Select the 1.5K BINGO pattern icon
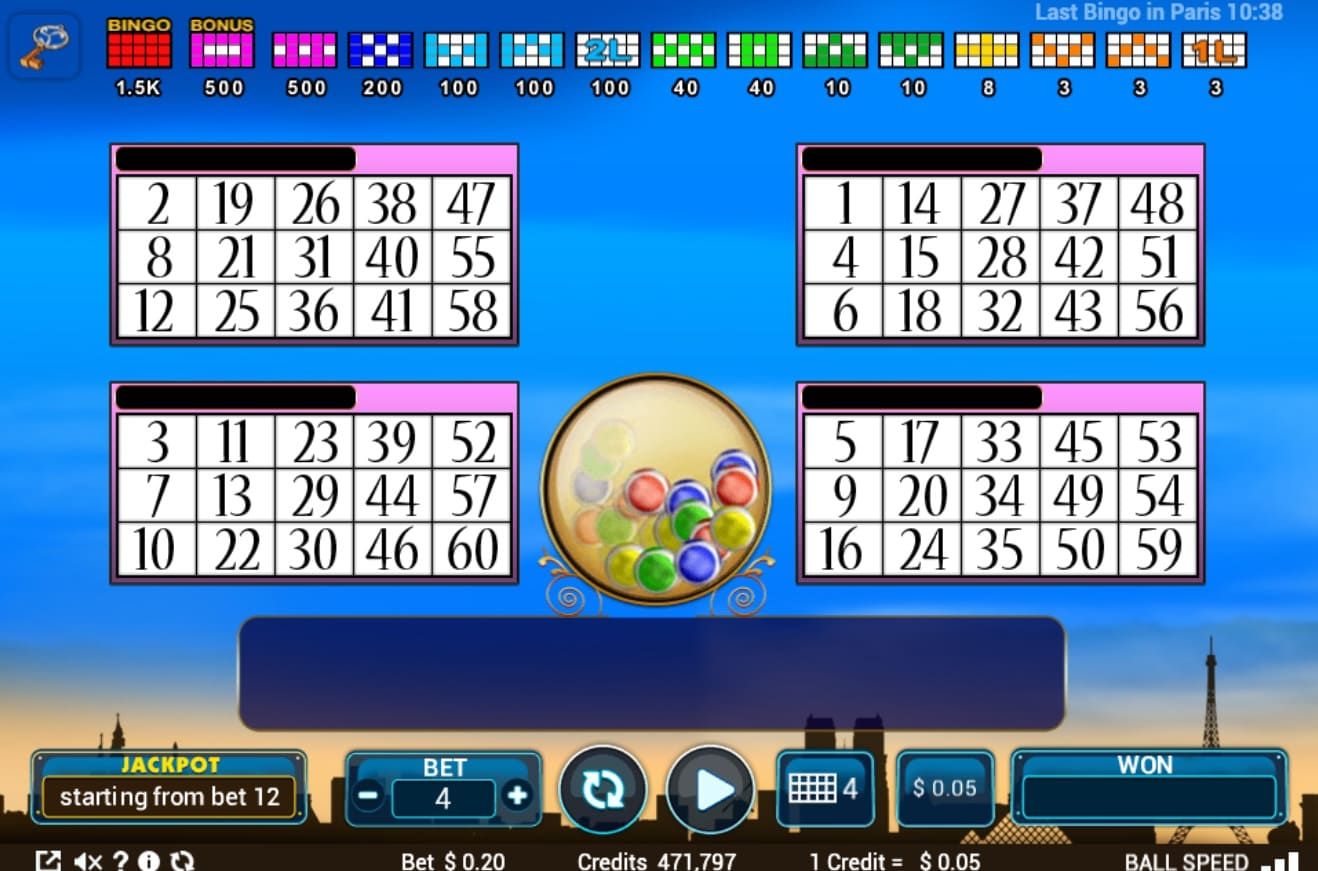1318x871 pixels. pyautogui.click(x=137, y=46)
